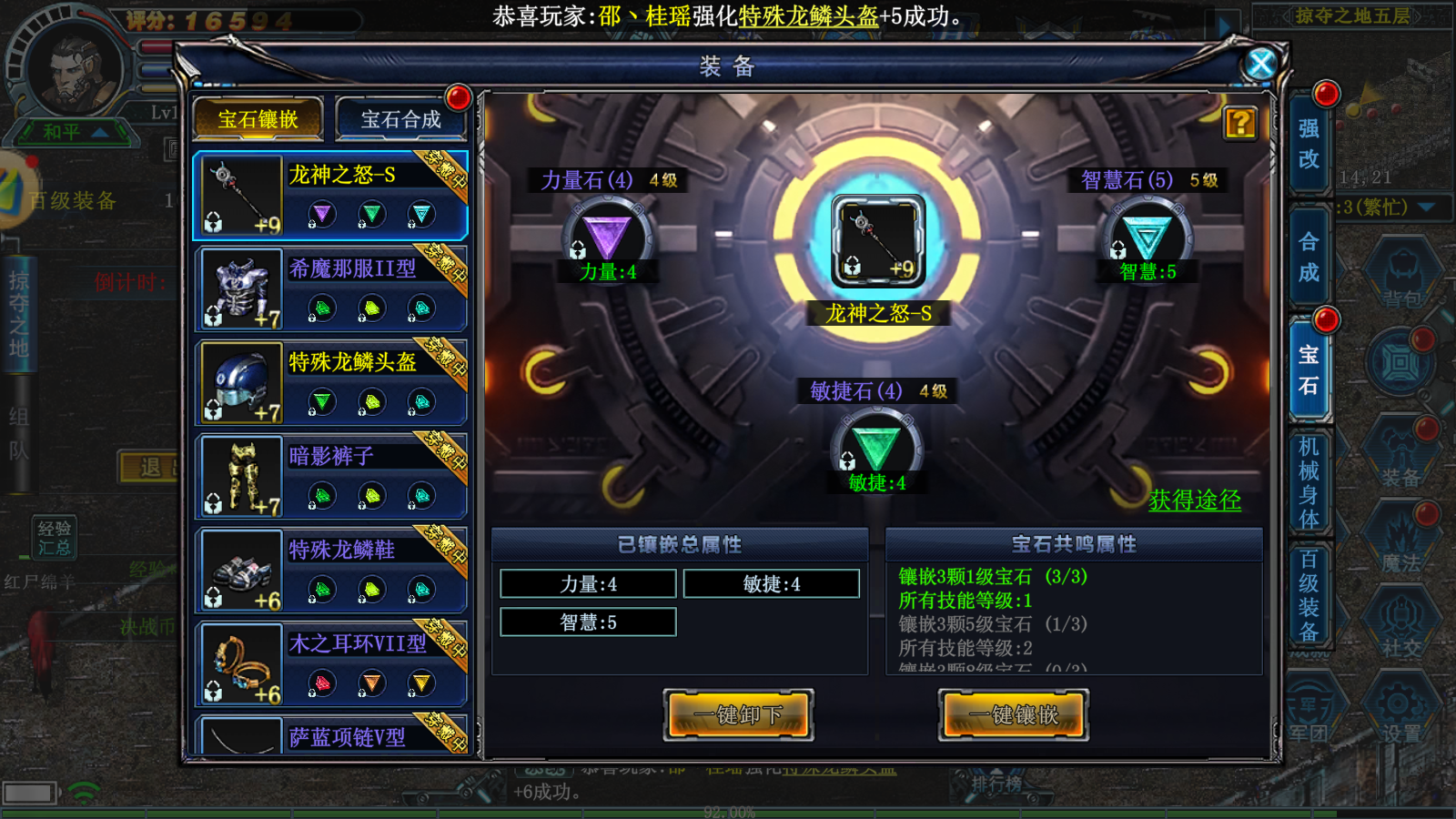Screen dimensions: 1456x819
Task: Select the cyan 智慧石 wisdom gem socket
Action: 1148,234
